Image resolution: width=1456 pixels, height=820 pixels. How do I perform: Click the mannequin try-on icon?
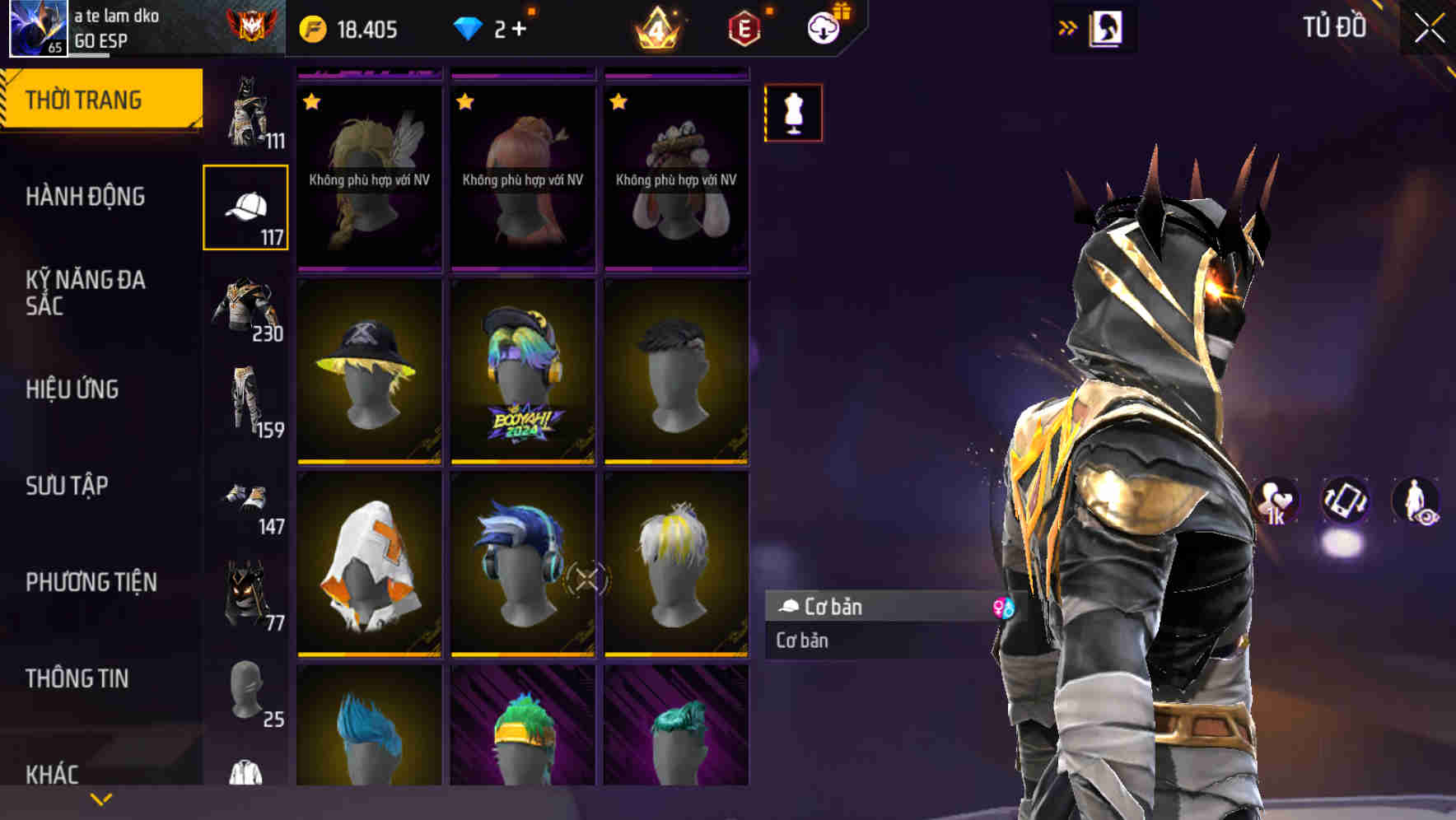pyautogui.click(x=793, y=113)
